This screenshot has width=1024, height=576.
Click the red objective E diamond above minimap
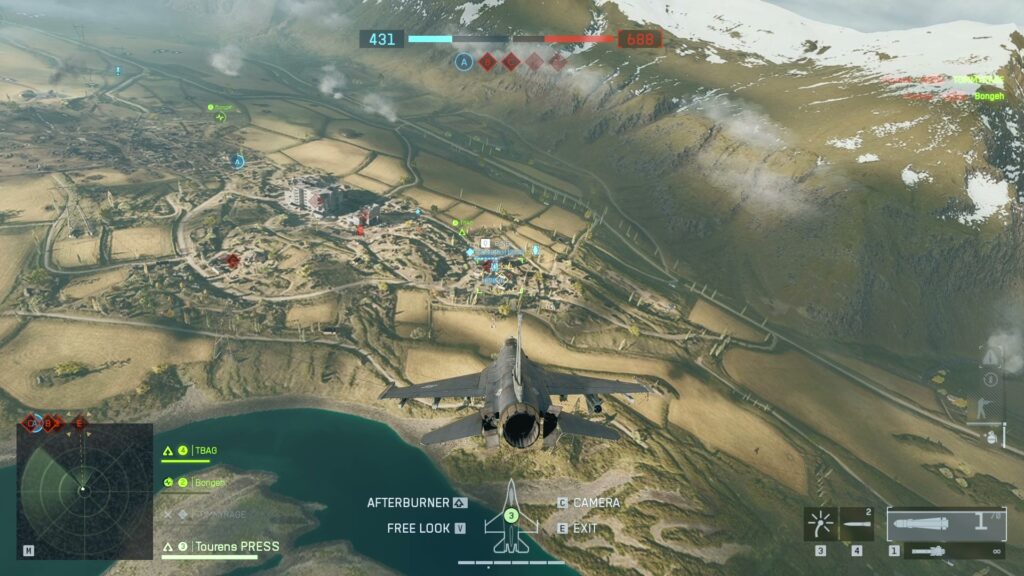pos(81,423)
